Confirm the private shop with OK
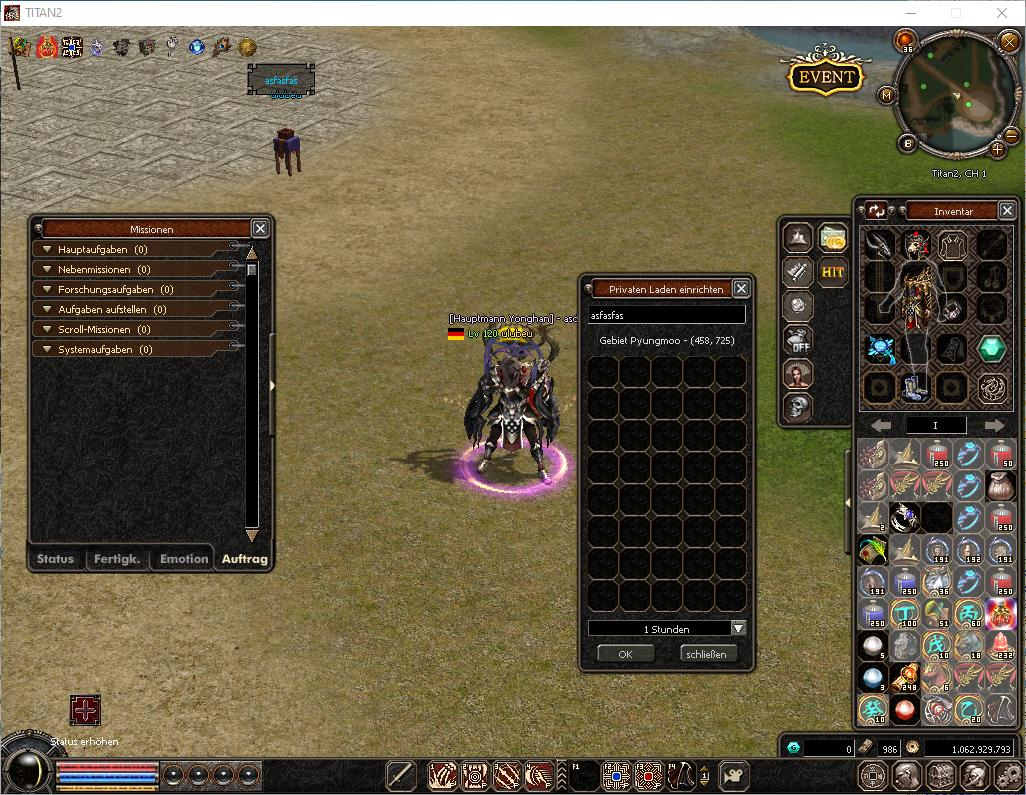1026x795 pixels. 626,653
